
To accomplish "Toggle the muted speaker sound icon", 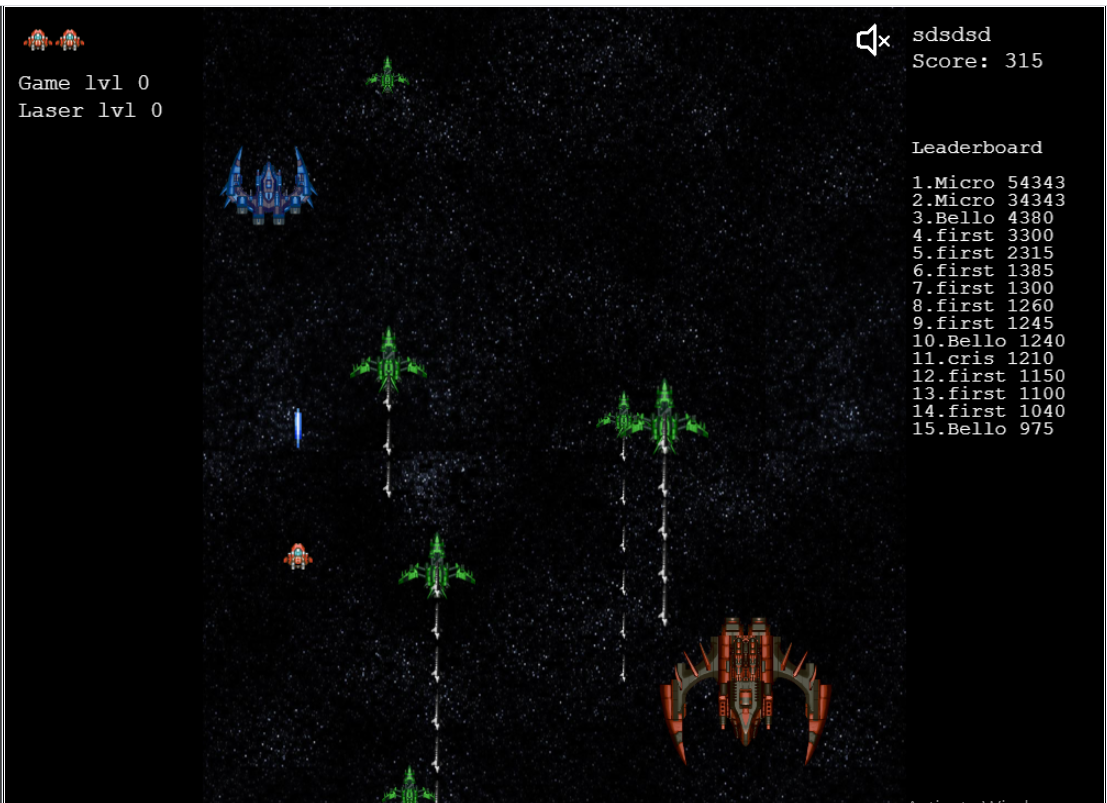I will click(x=873, y=41).
